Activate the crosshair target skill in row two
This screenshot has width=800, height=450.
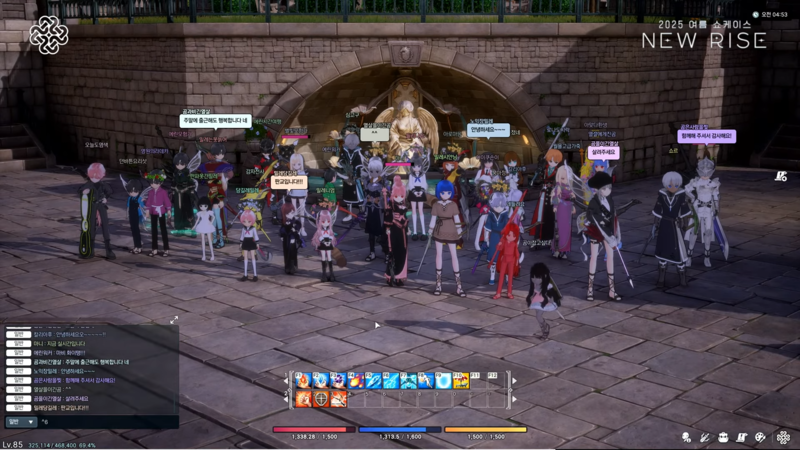321,399
